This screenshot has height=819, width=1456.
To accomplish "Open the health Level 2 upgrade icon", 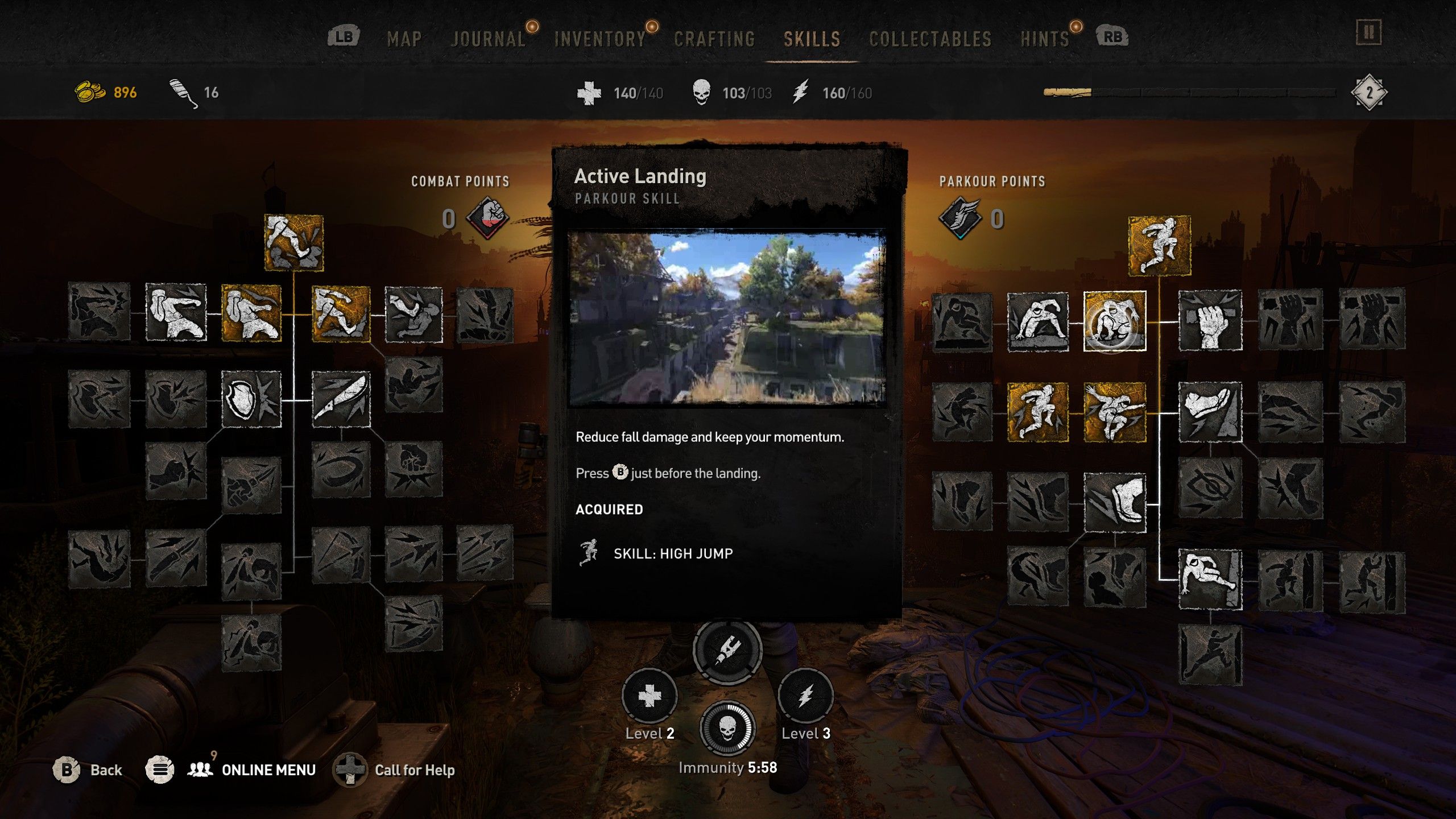I will [650, 696].
